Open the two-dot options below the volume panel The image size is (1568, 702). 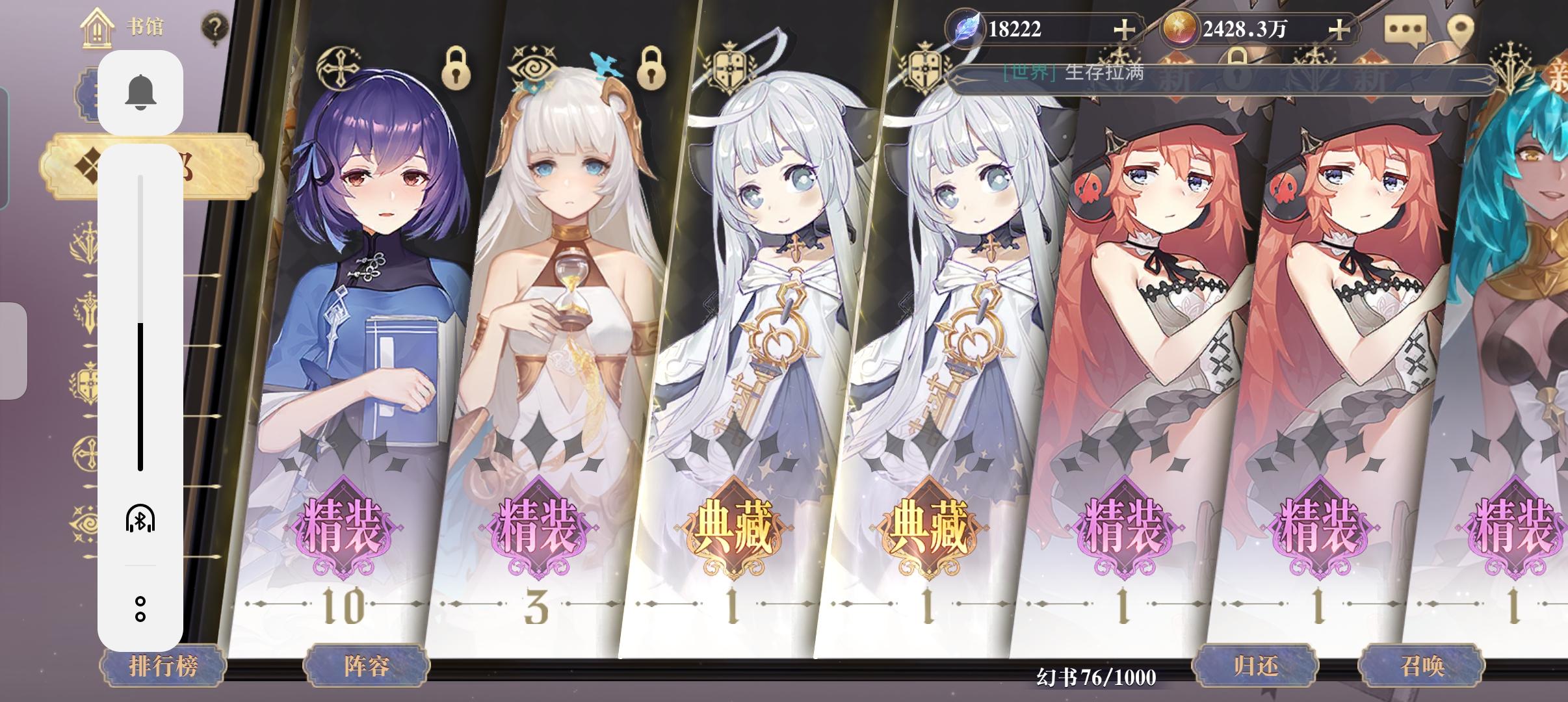pyautogui.click(x=141, y=610)
